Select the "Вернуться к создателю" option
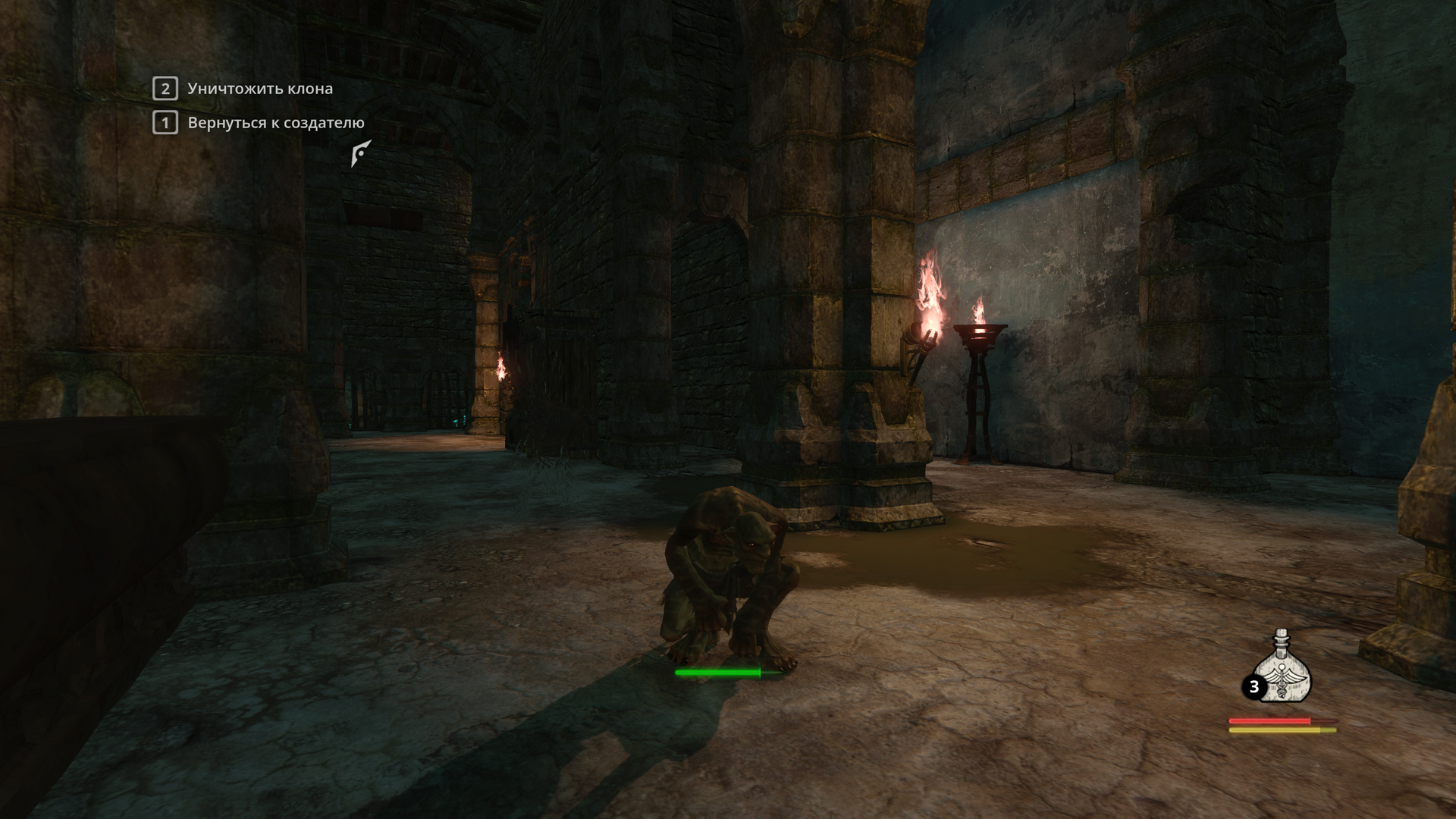 tap(275, 123)
